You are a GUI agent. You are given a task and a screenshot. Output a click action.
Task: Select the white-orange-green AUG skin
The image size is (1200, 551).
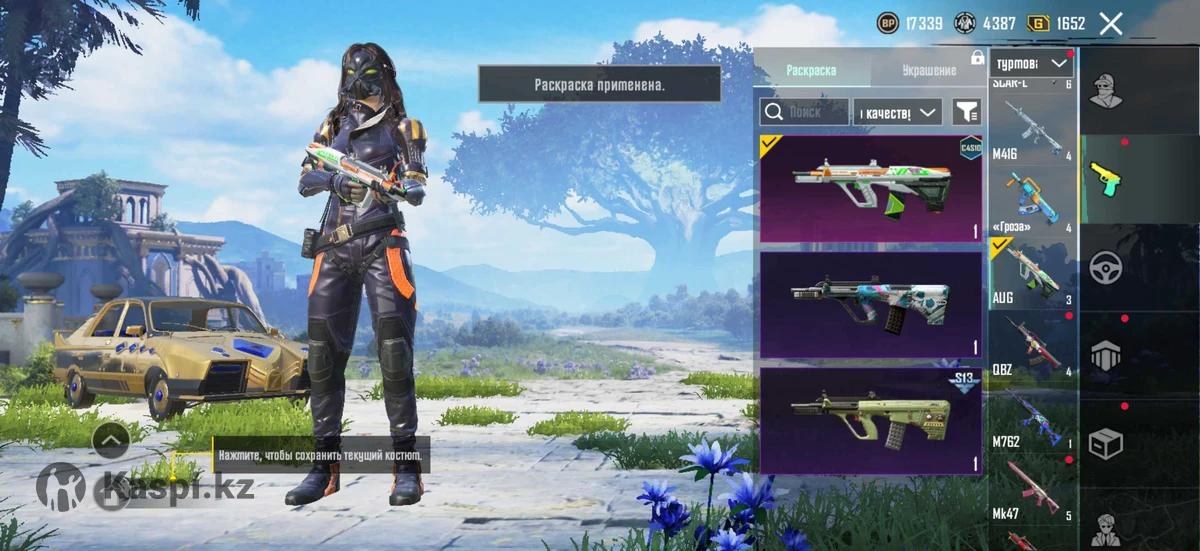pos(870,189)
